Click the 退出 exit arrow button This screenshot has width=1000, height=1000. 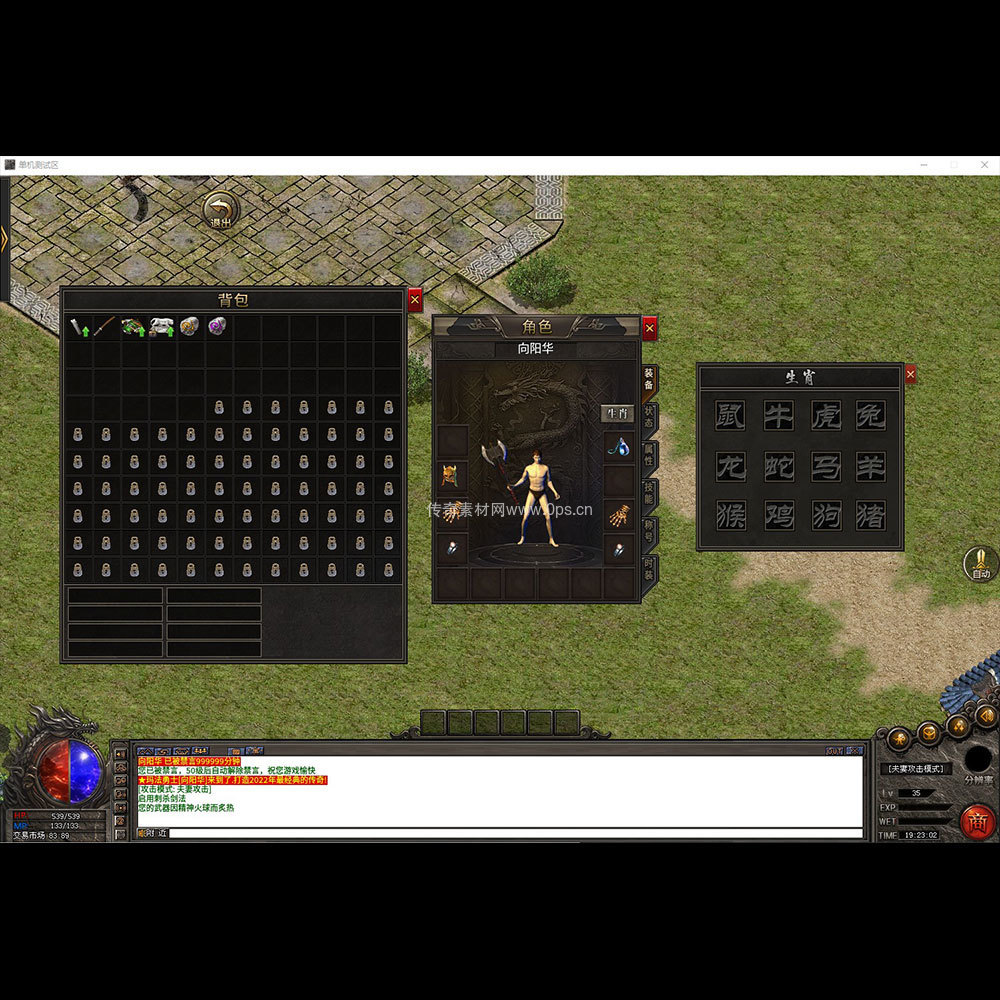coord(220,211)
